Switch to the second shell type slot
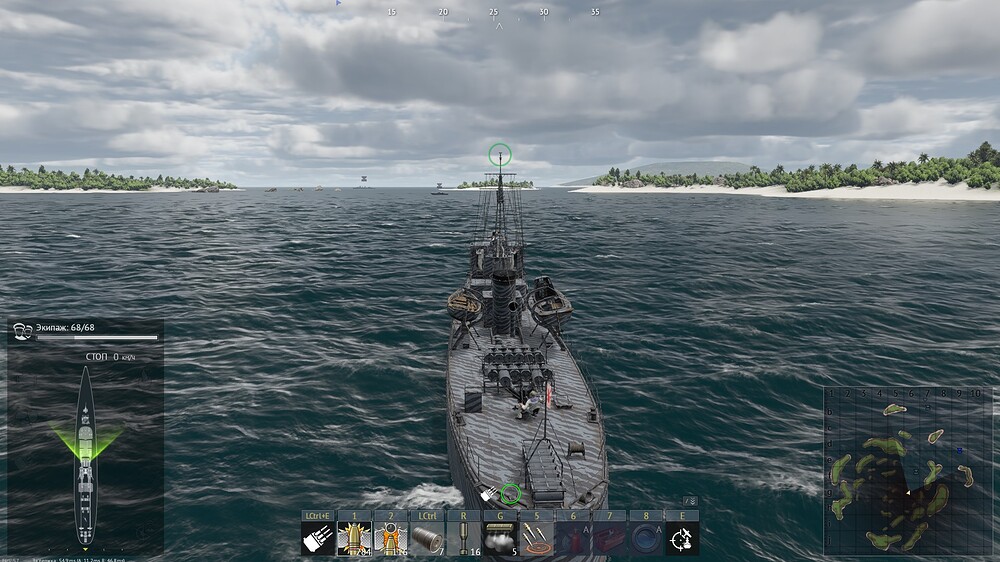 tap(390, 538)
